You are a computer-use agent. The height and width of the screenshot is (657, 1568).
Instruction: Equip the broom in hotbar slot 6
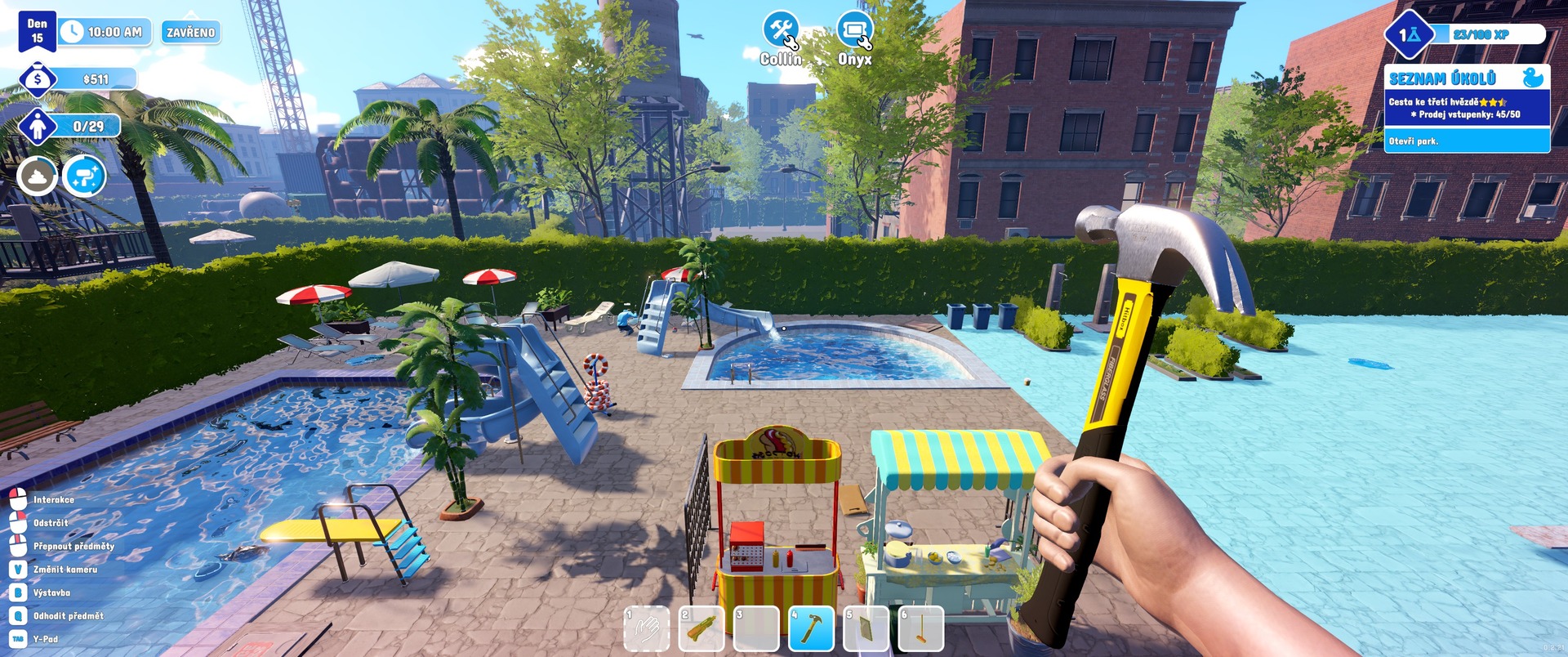point(920,629)
